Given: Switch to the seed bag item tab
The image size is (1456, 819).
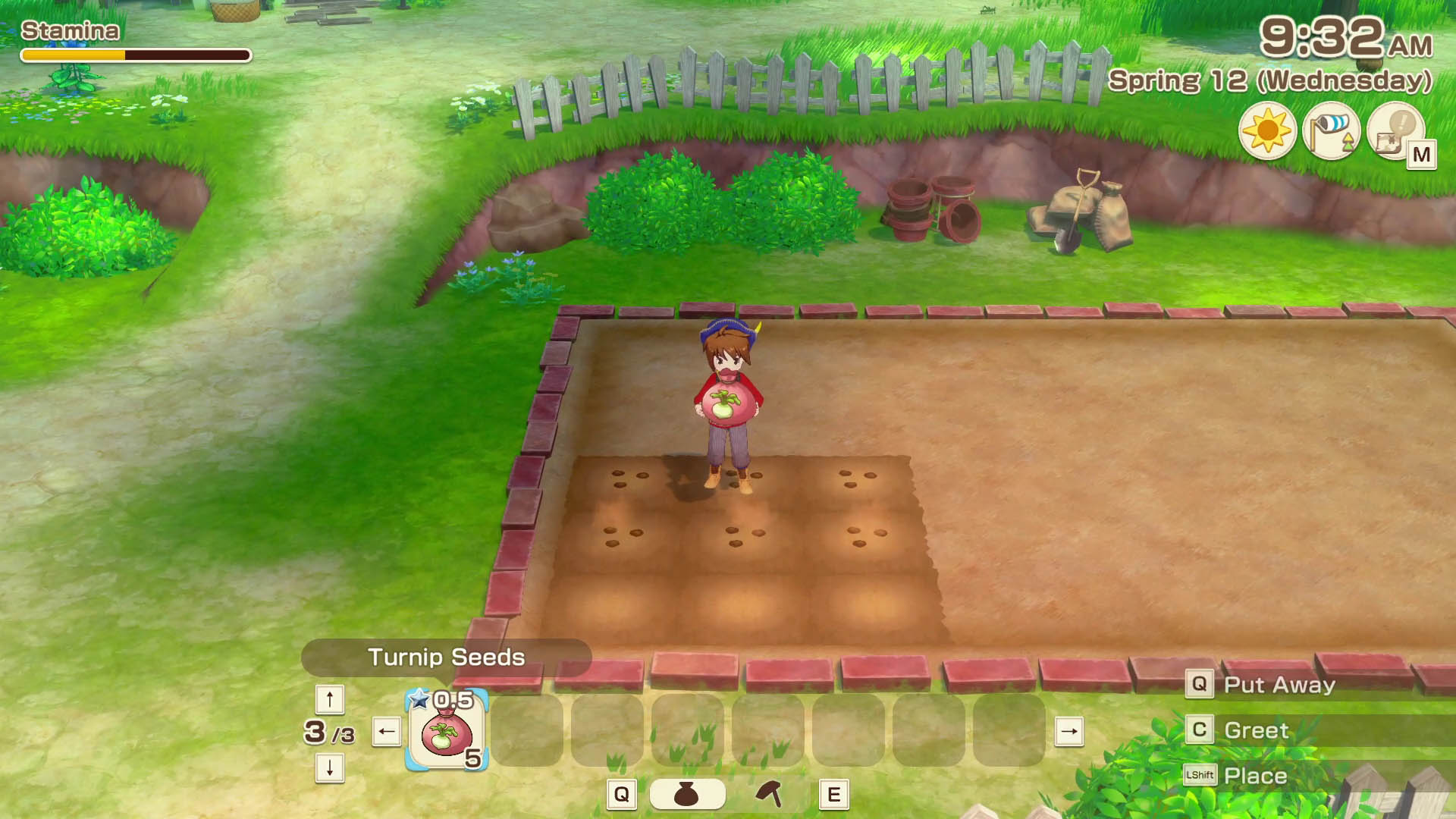Looking at the screenshot, I should 687,794.
